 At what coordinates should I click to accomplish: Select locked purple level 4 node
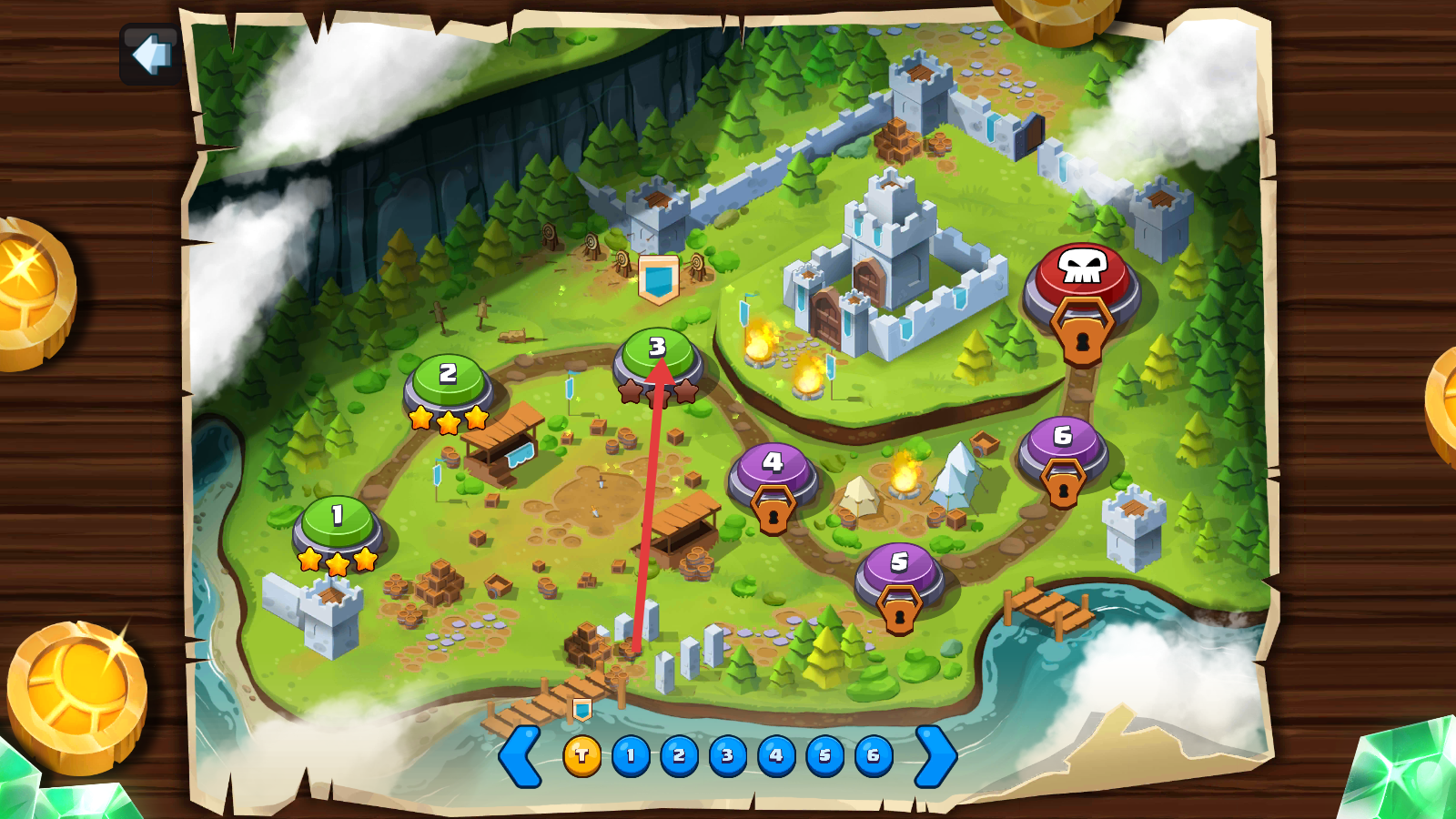coord(773,469)
